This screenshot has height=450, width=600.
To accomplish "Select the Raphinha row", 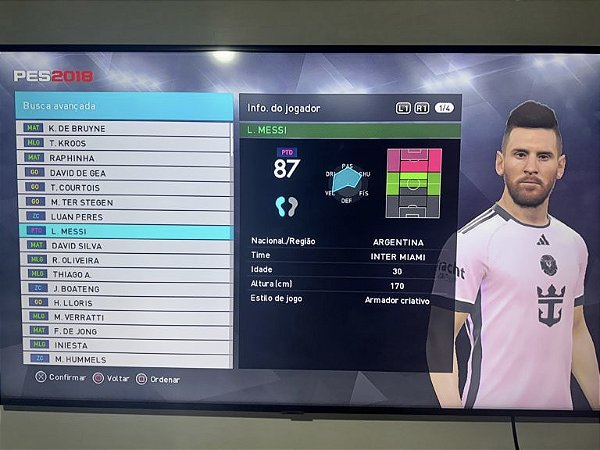I will tap(125, 158).
